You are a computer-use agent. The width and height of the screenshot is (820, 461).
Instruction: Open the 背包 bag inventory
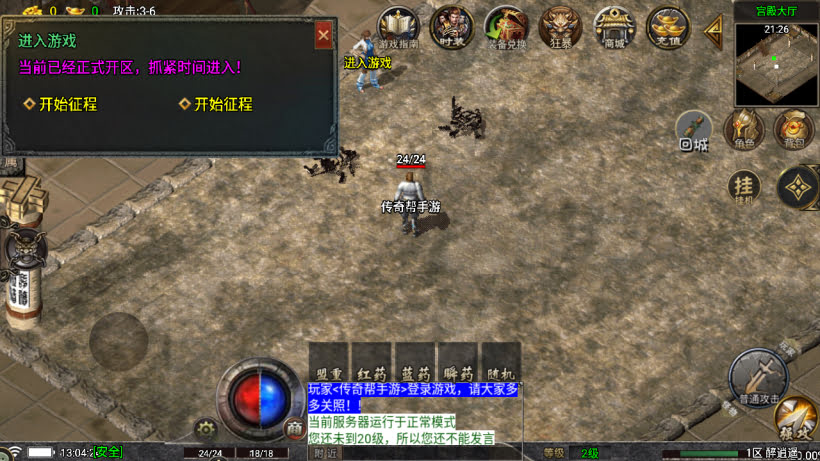(x=793, y=129)
